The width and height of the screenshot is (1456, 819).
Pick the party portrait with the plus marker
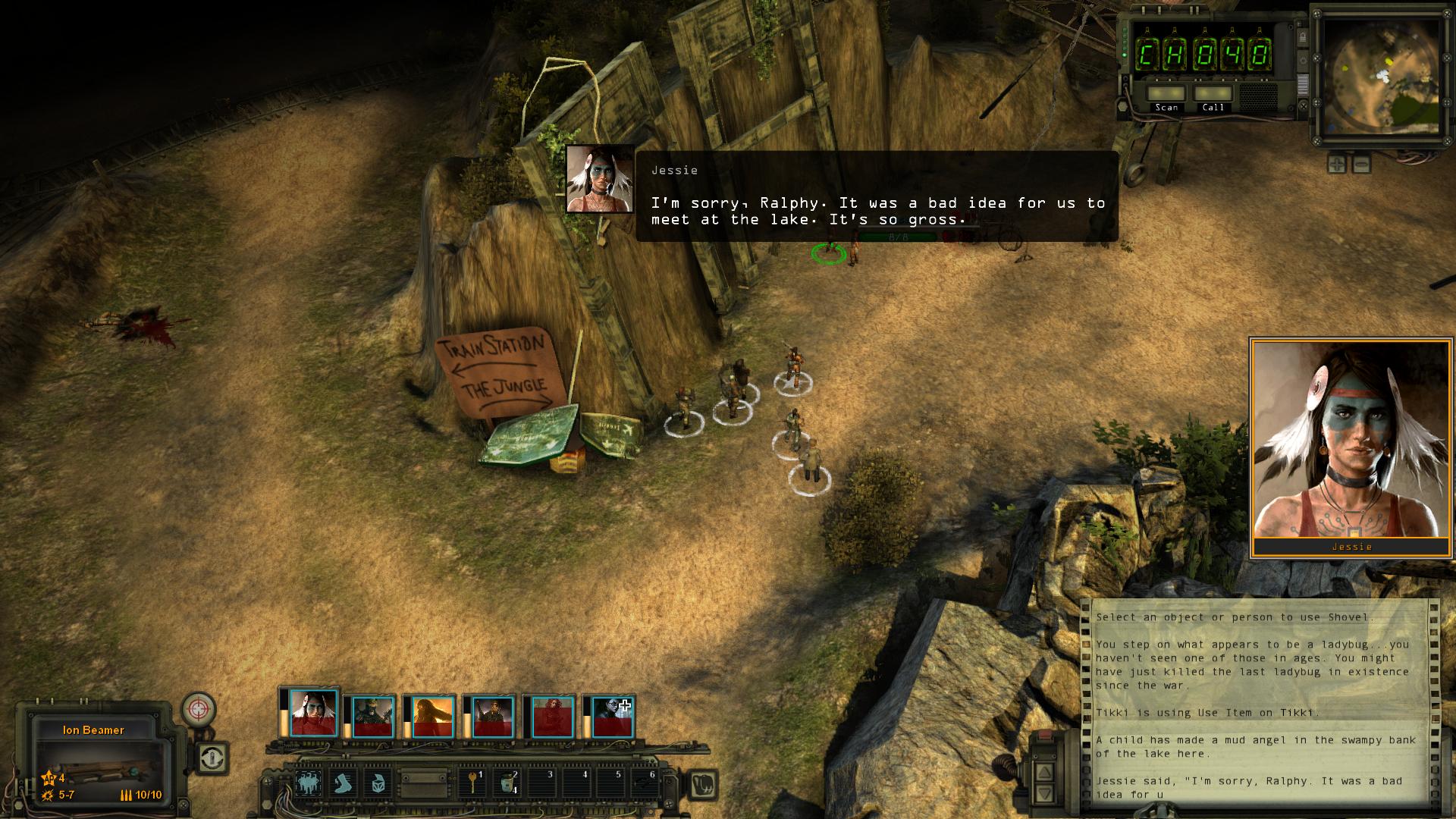click(612, 717)
